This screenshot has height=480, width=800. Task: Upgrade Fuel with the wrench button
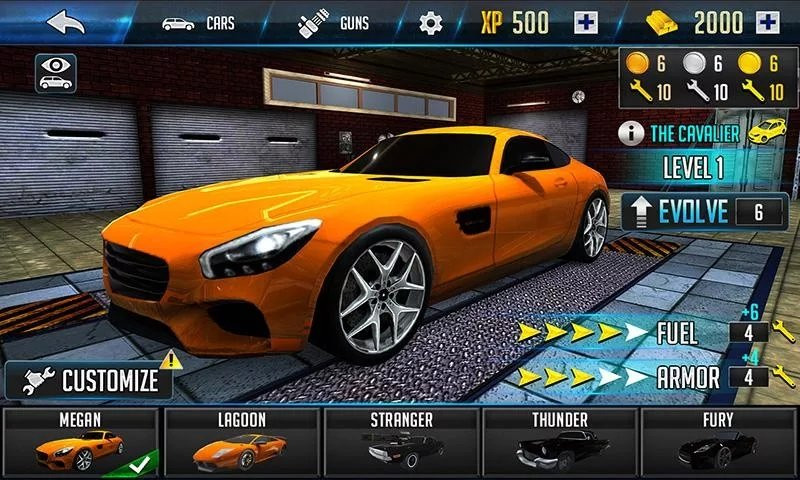[784, 331]
